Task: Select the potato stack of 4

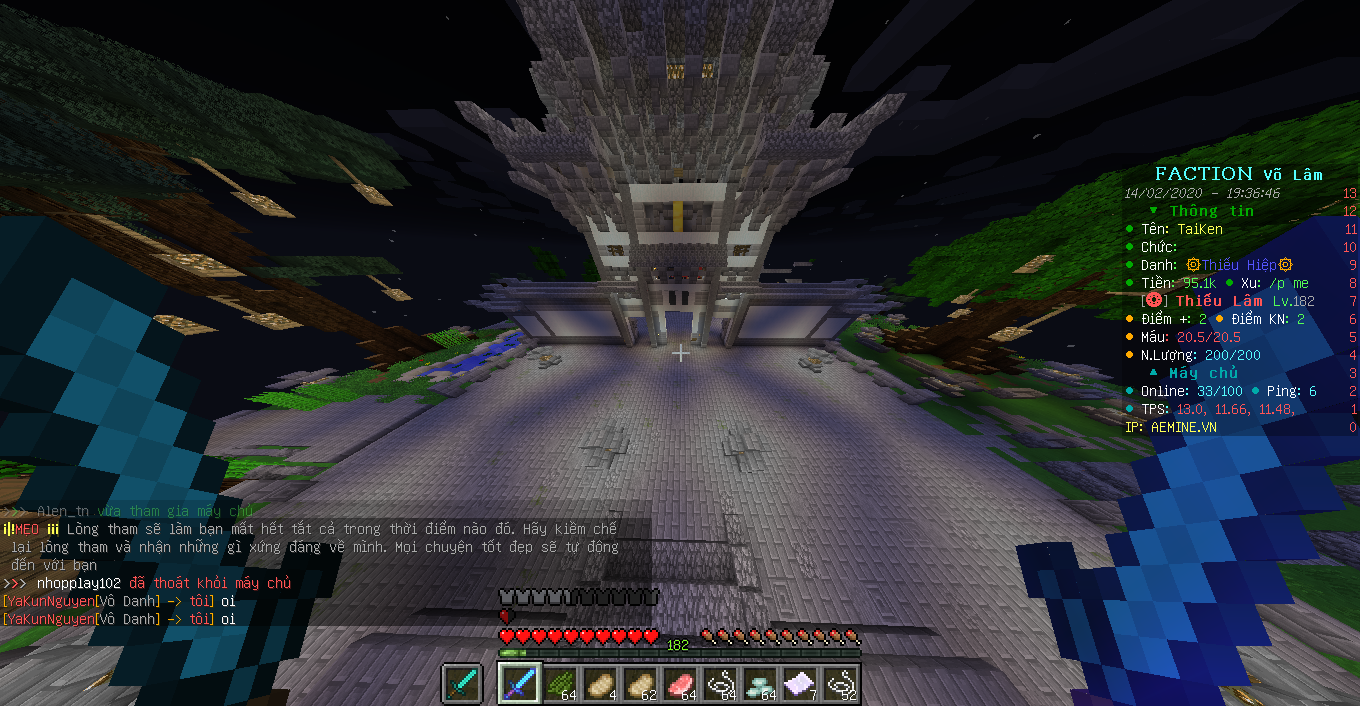Action: (600, 684)
